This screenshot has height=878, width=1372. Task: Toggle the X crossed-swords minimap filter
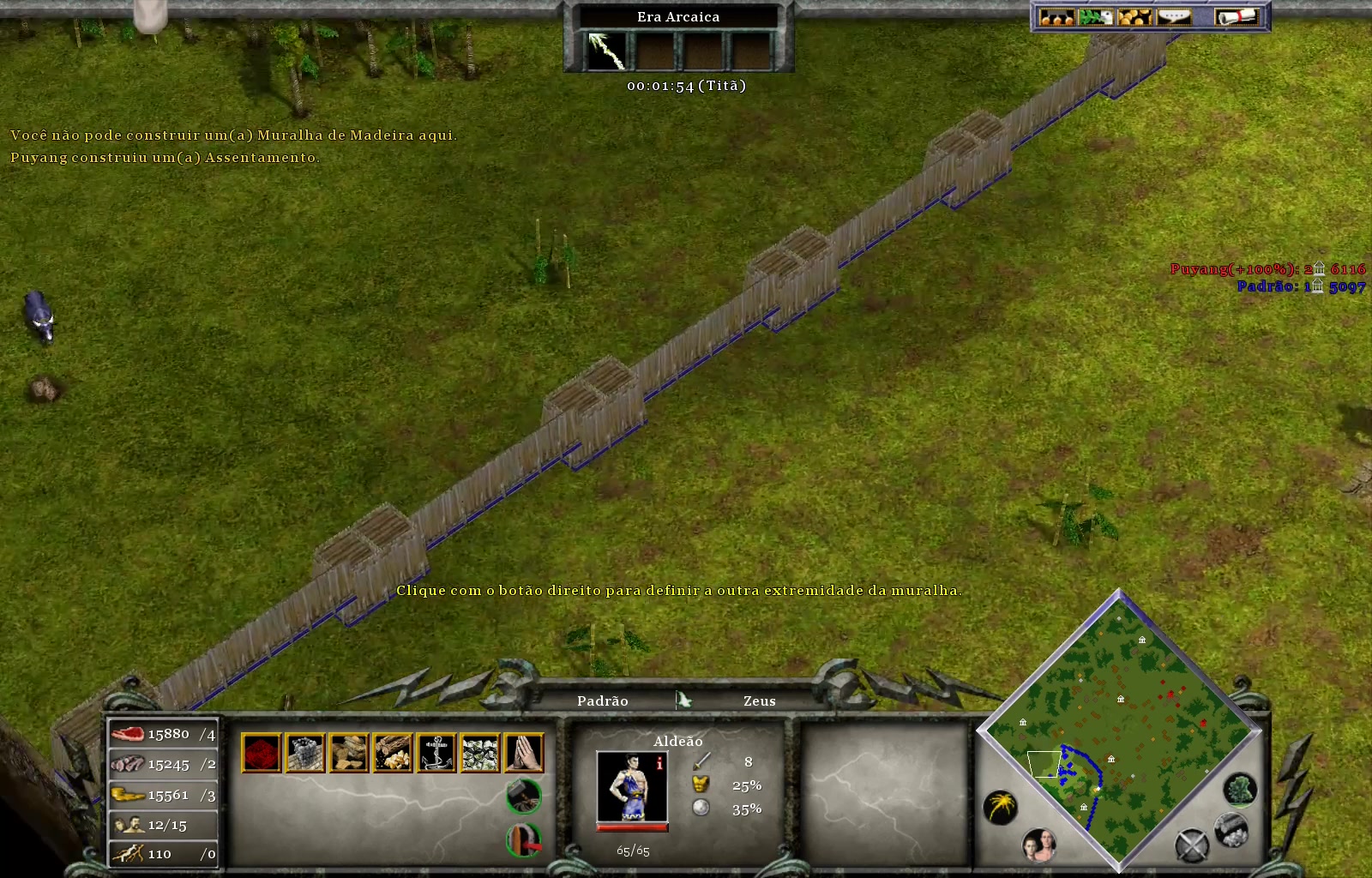1193,845
